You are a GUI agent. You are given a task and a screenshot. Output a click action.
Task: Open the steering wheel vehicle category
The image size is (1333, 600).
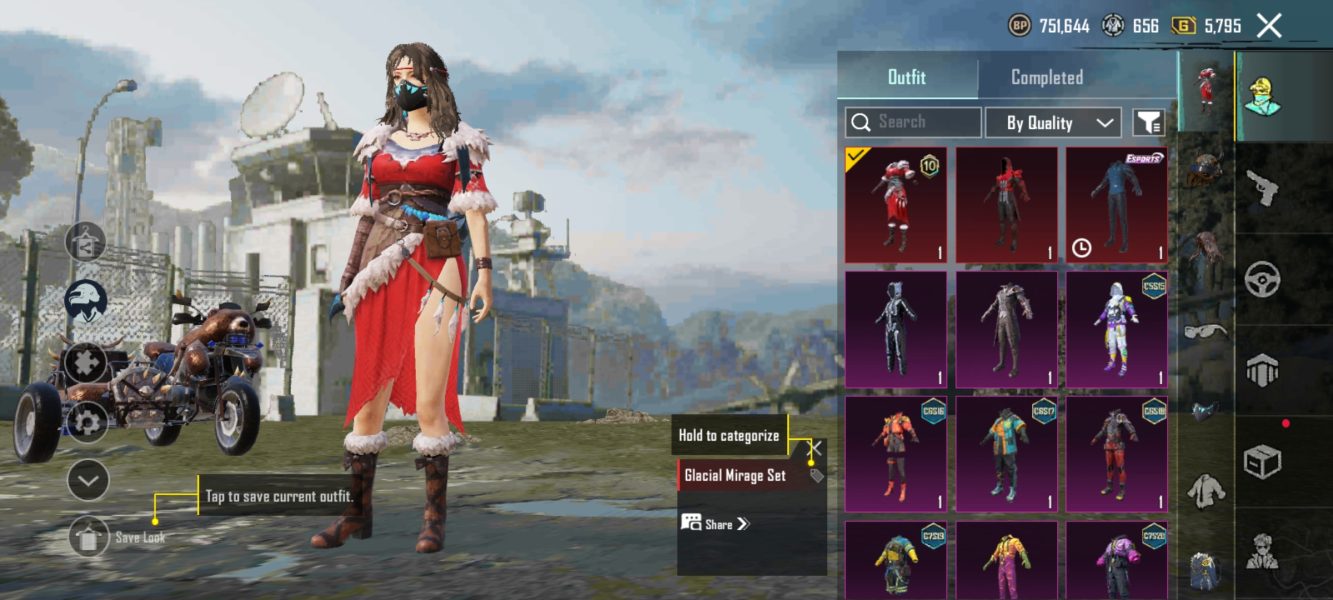coord(1262,280)
